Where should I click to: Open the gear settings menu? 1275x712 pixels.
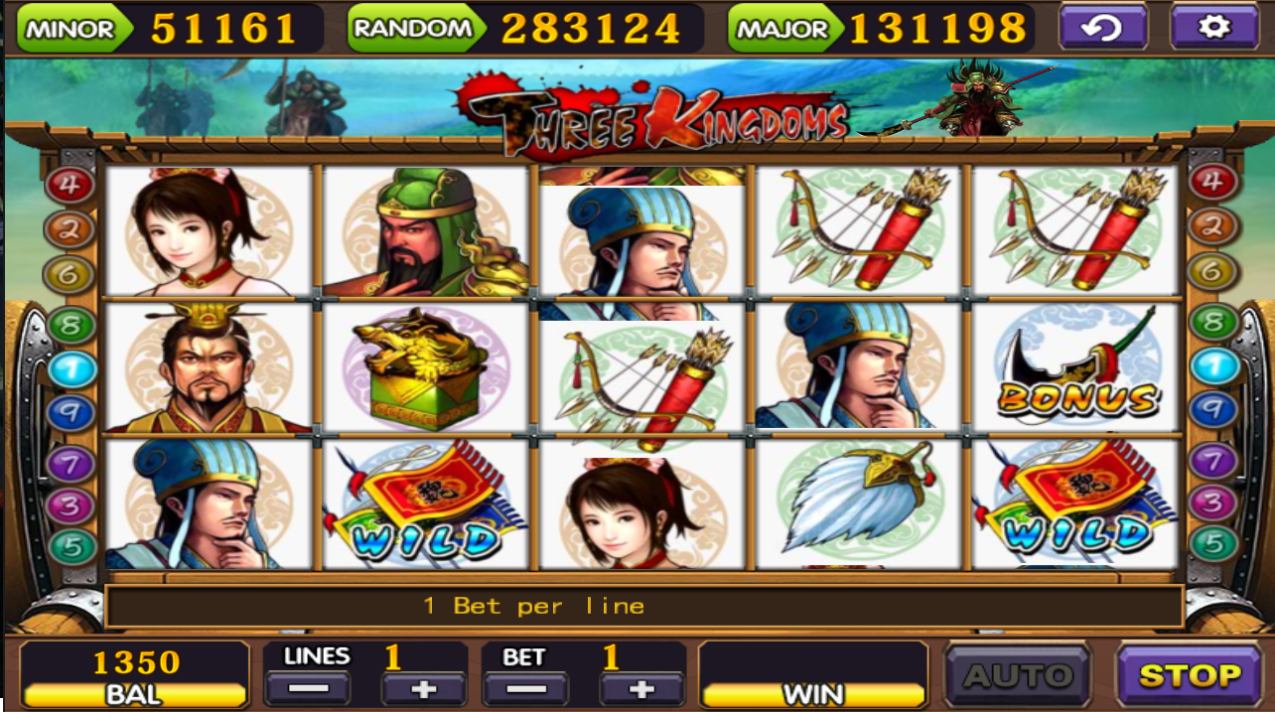pyautogui.click(x=1213, y=27)
